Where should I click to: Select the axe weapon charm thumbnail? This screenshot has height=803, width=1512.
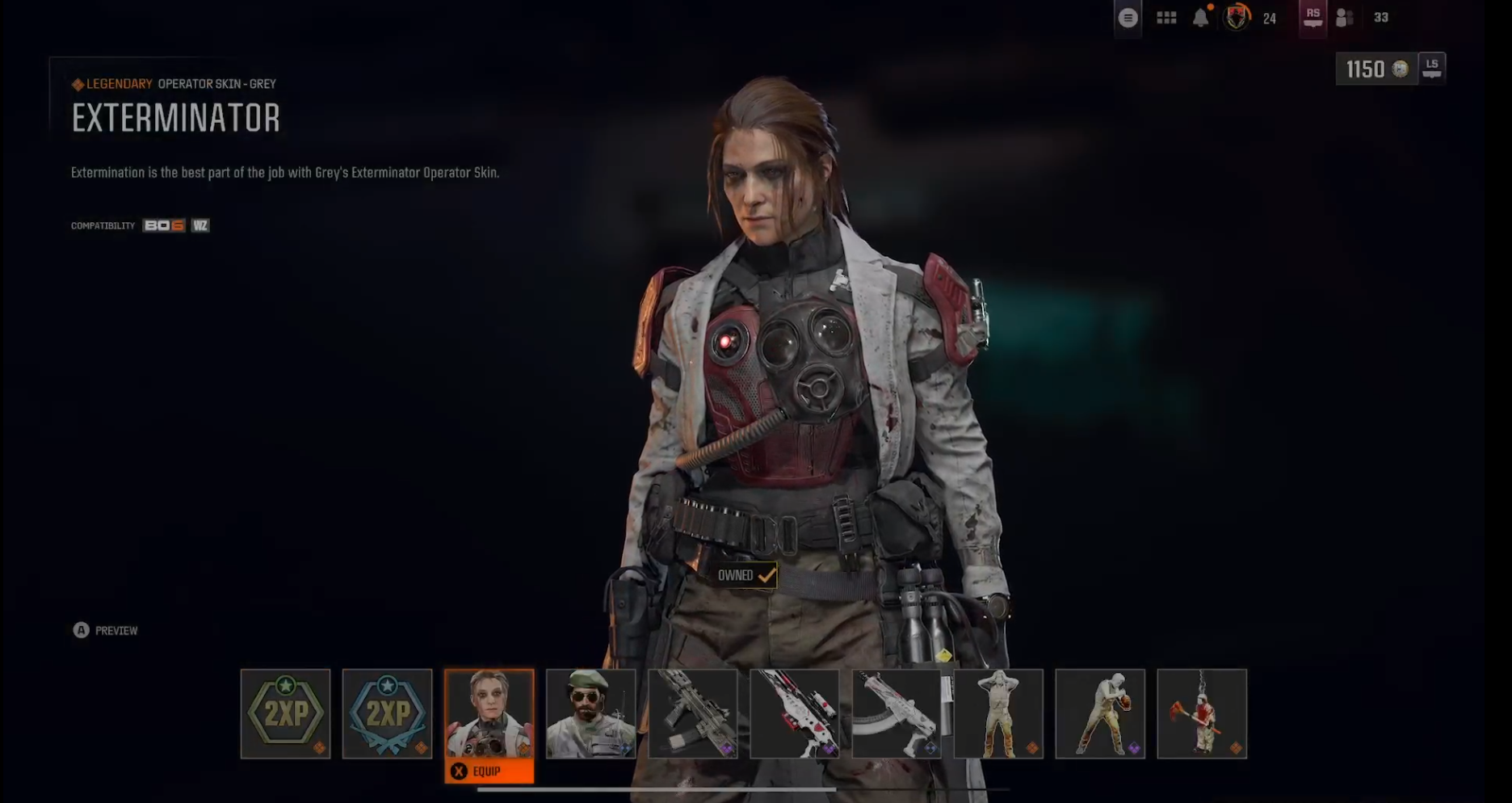tap(1202, 714)
